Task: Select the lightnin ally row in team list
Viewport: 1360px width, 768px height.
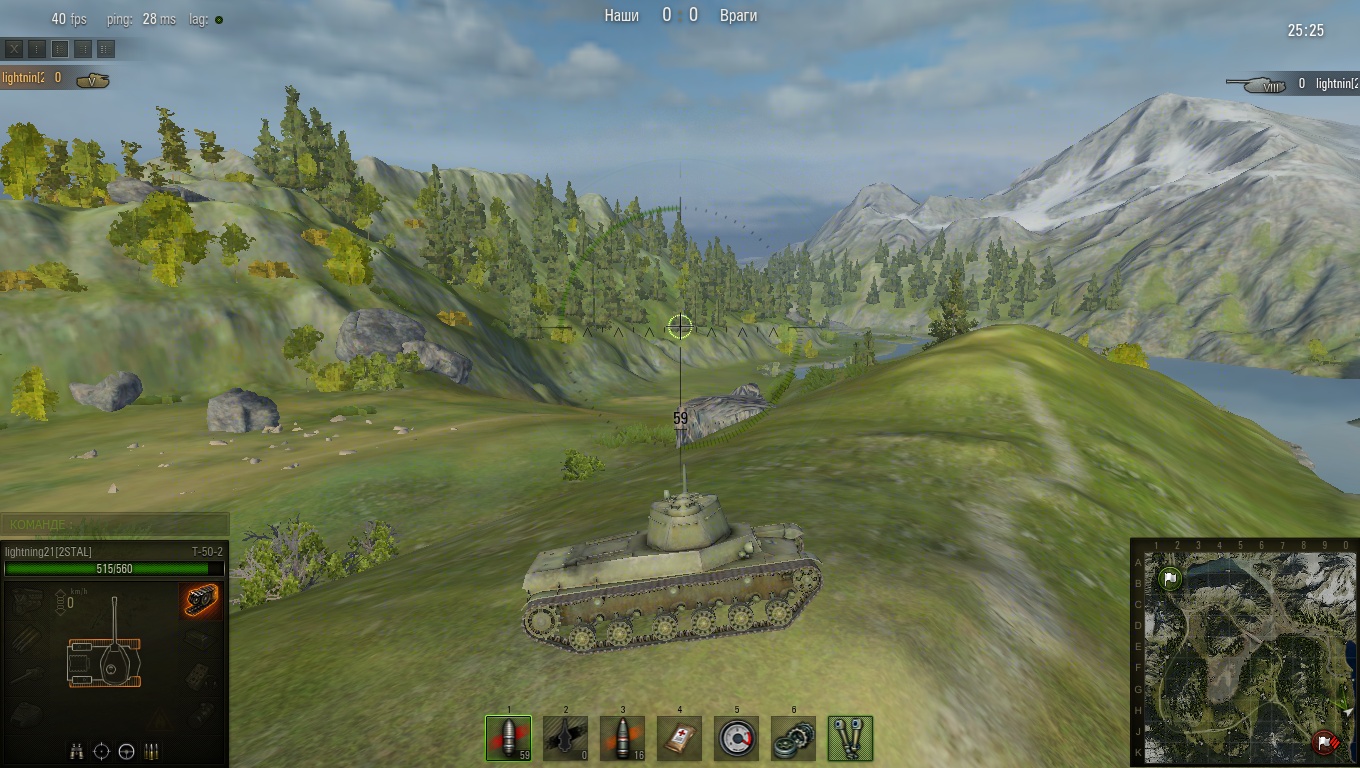Action: tap(55, 78)
